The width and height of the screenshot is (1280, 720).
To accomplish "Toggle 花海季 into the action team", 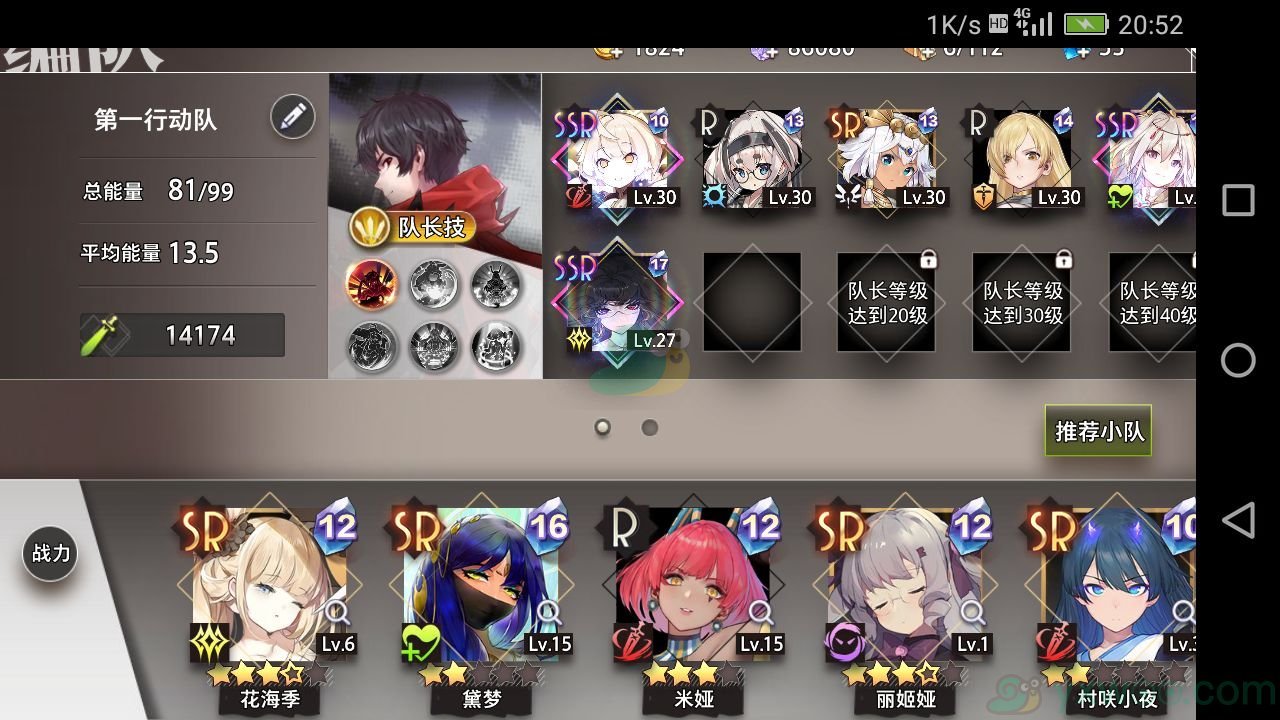I will tap(268, 580).
